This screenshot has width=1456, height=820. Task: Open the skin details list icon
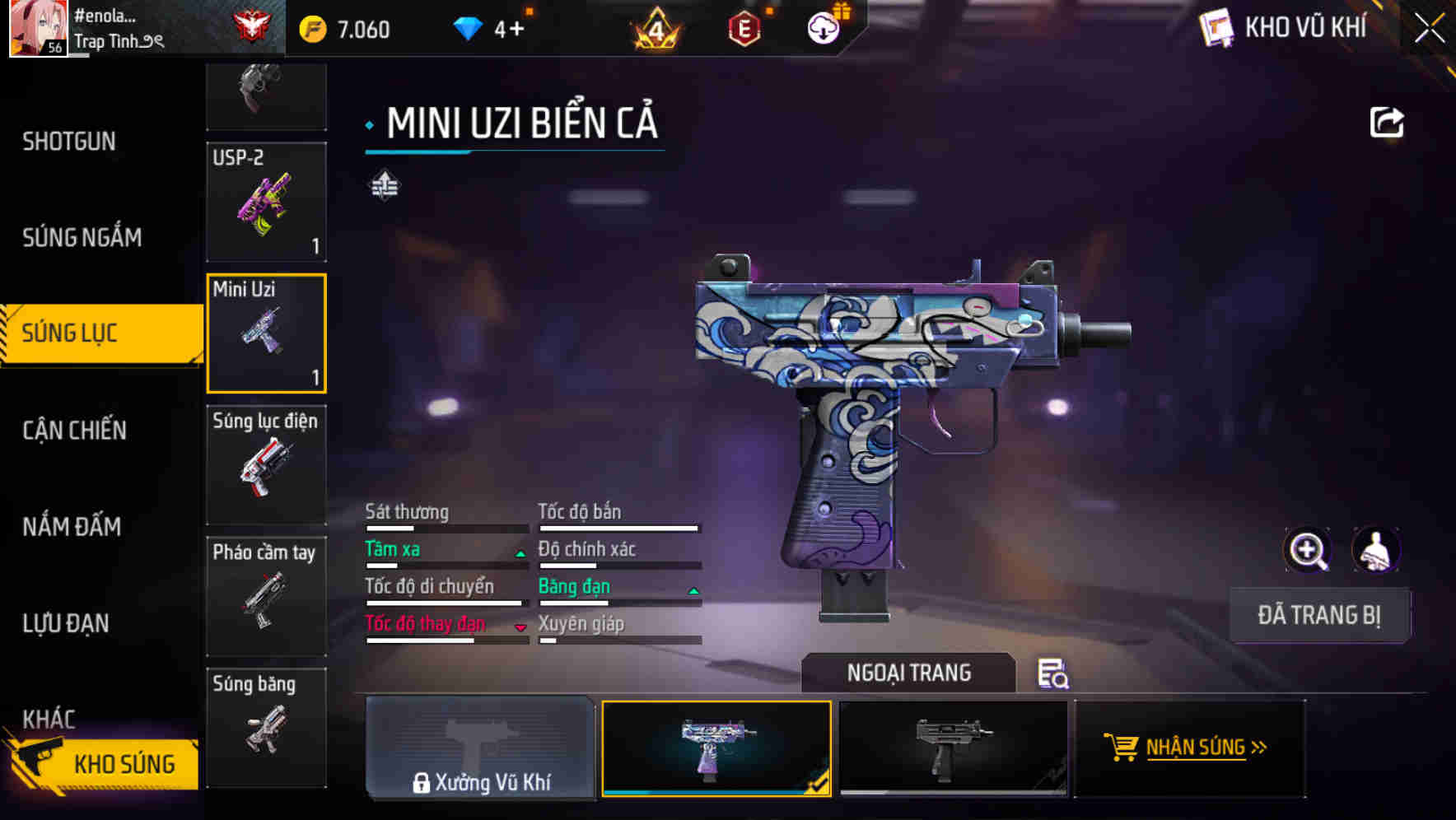[1052, 673]
